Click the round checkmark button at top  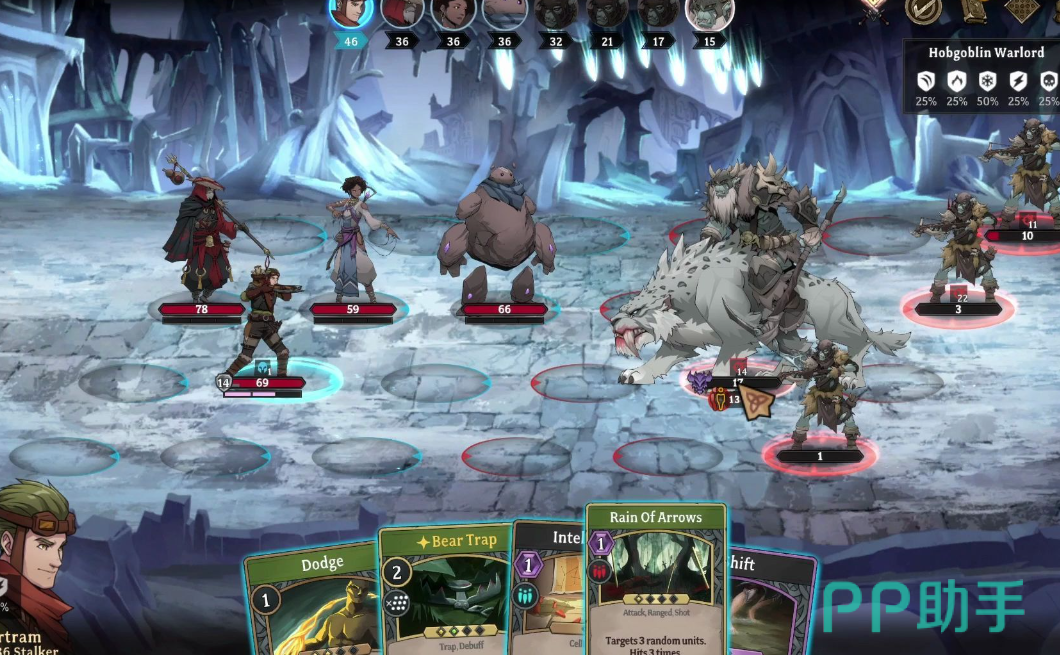[x=923, y=9]
